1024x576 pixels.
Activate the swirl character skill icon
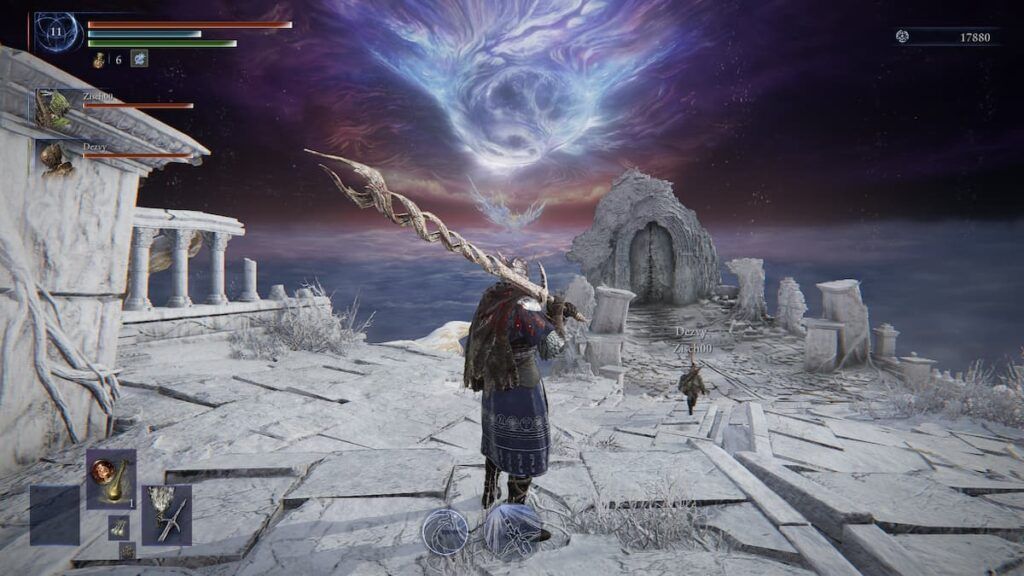click(444, 530)
